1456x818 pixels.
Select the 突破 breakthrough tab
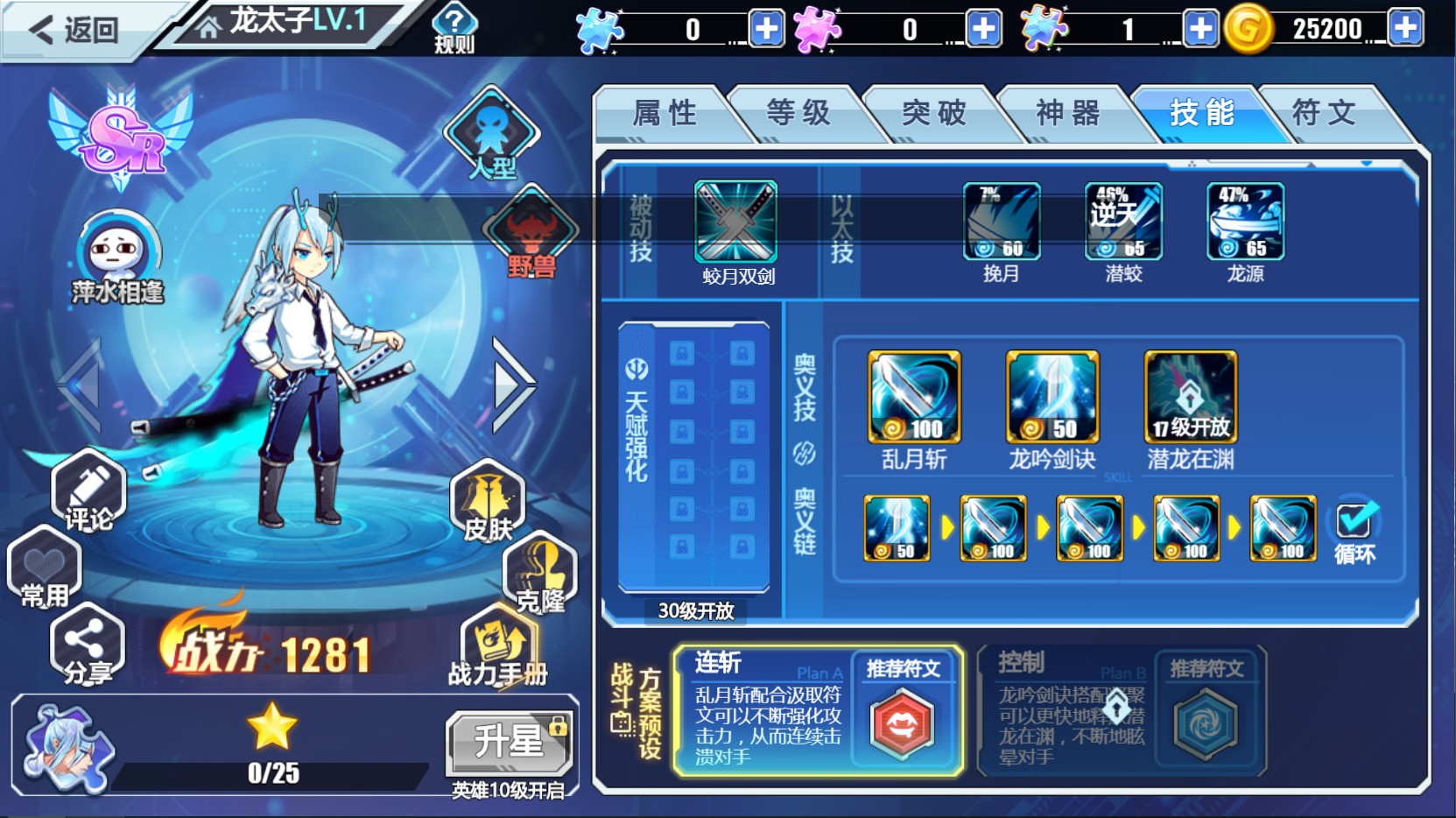coord(933,114)
